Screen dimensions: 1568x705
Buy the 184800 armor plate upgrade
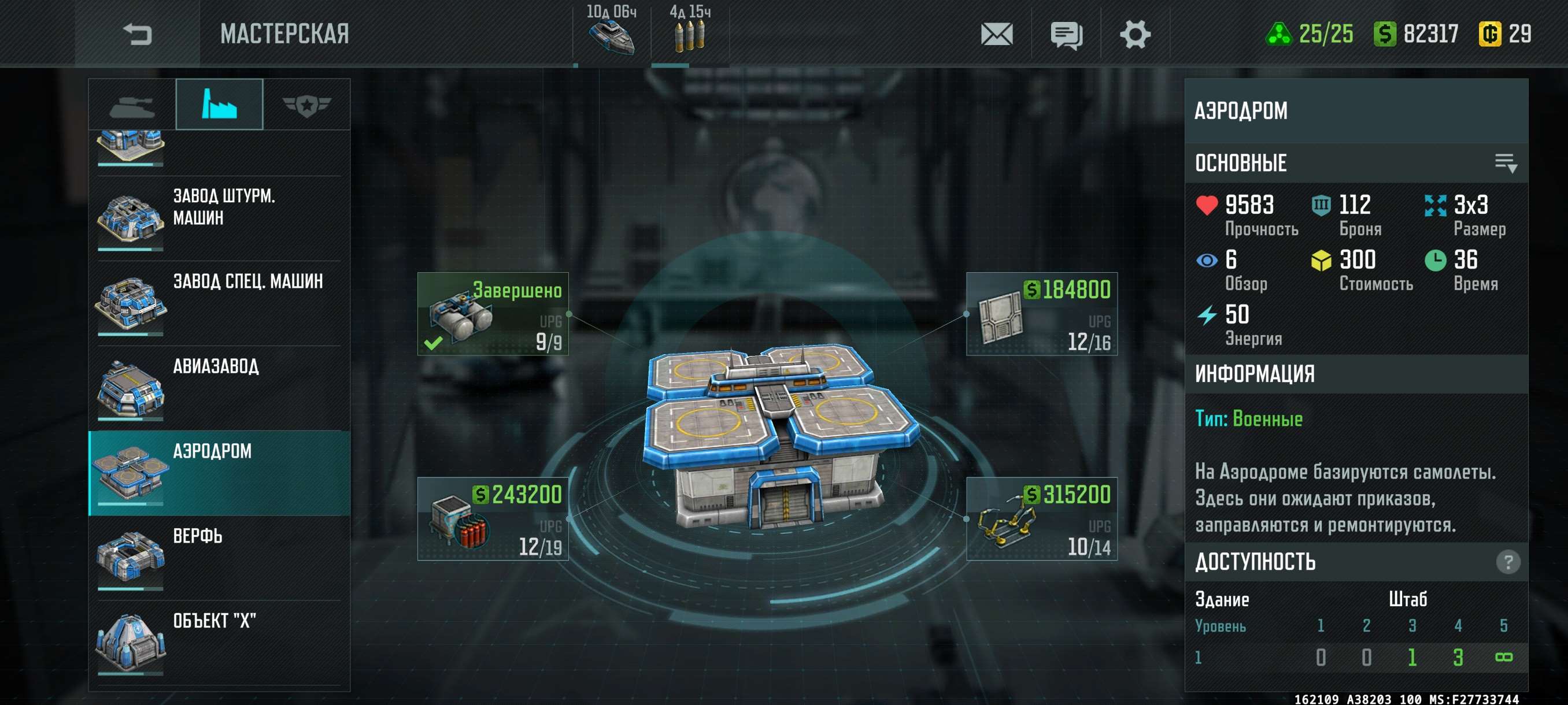[1041, 314]
